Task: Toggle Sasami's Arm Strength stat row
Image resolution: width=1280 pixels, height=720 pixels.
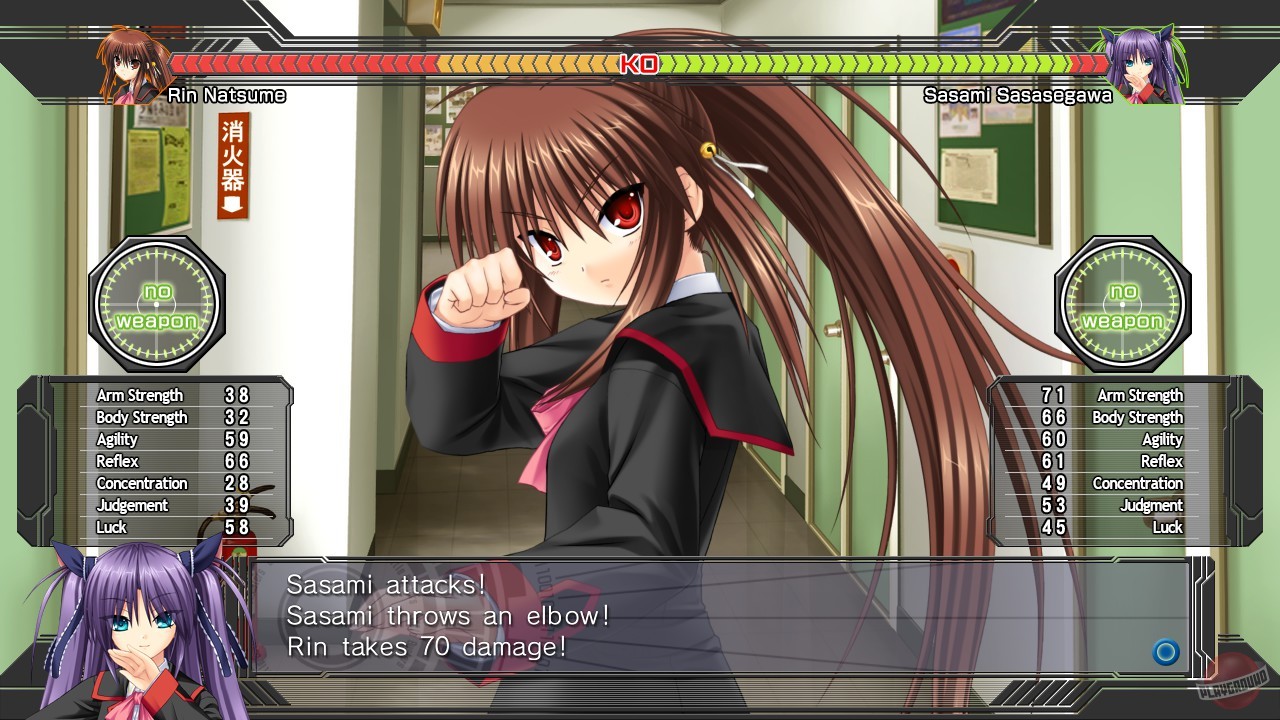Action: tap(1110, 395)
